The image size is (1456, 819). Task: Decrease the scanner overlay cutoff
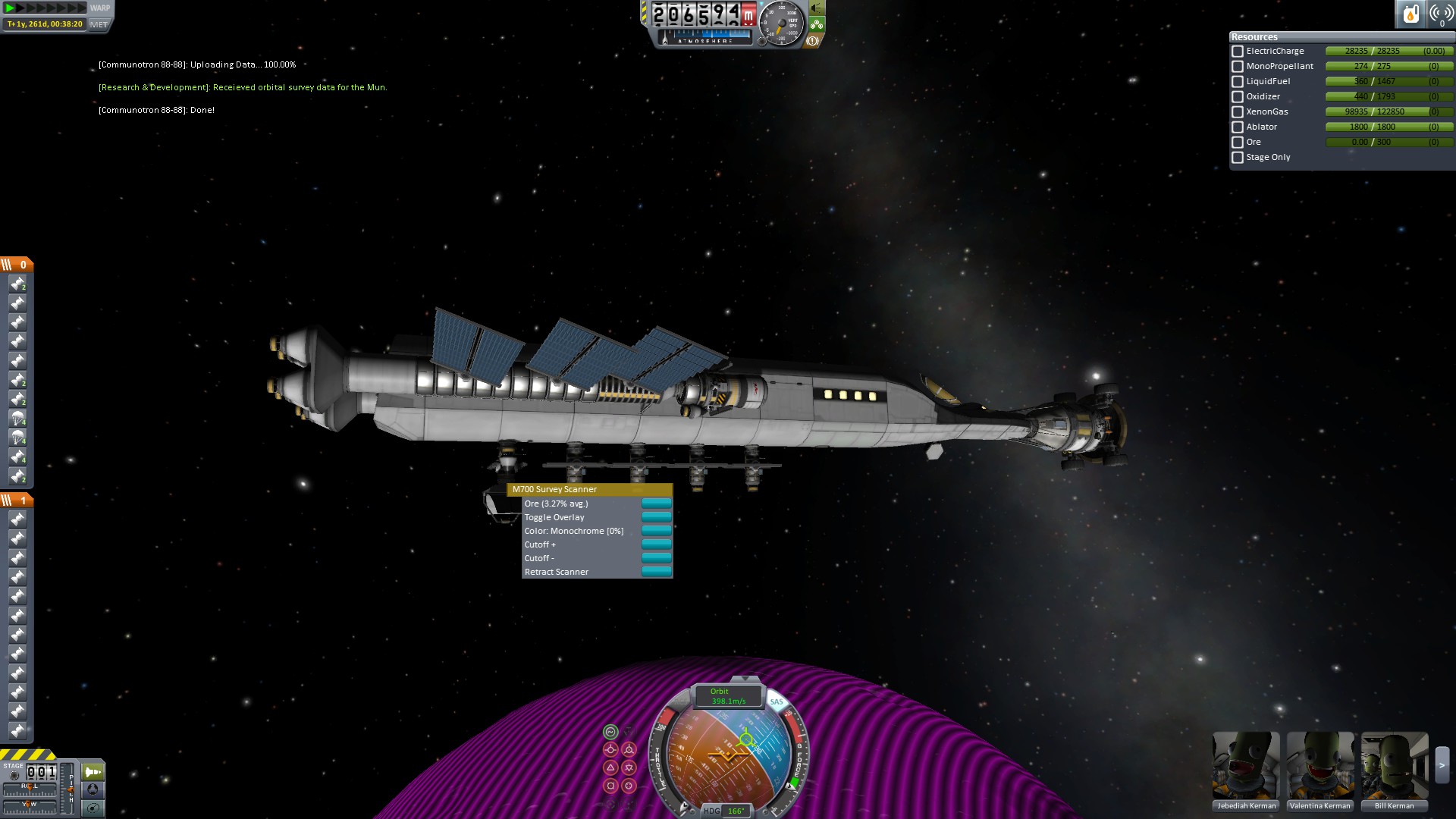tap(656, 558)
